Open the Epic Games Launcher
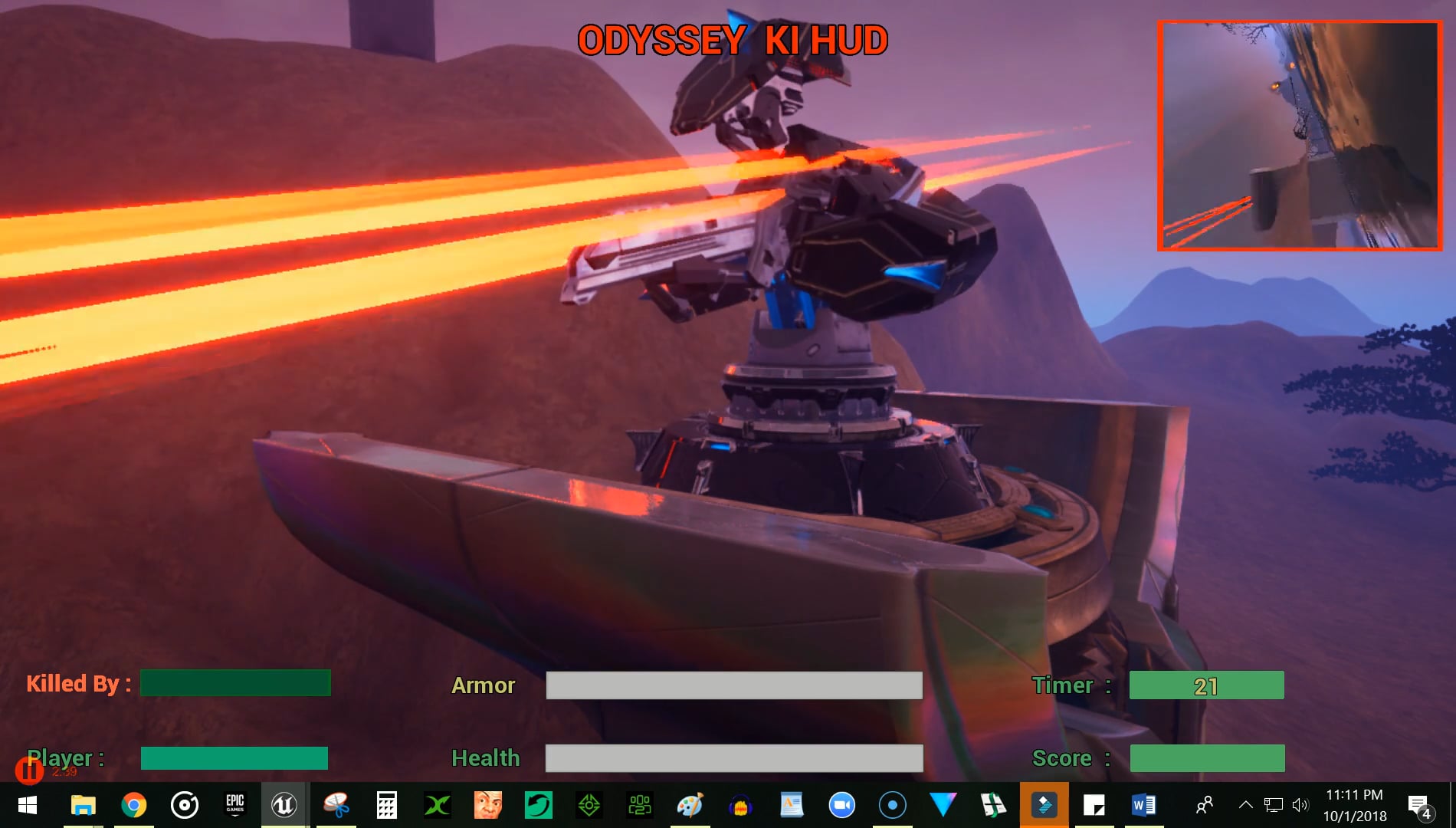This screenshot has width=1456, height=828. 234,804
